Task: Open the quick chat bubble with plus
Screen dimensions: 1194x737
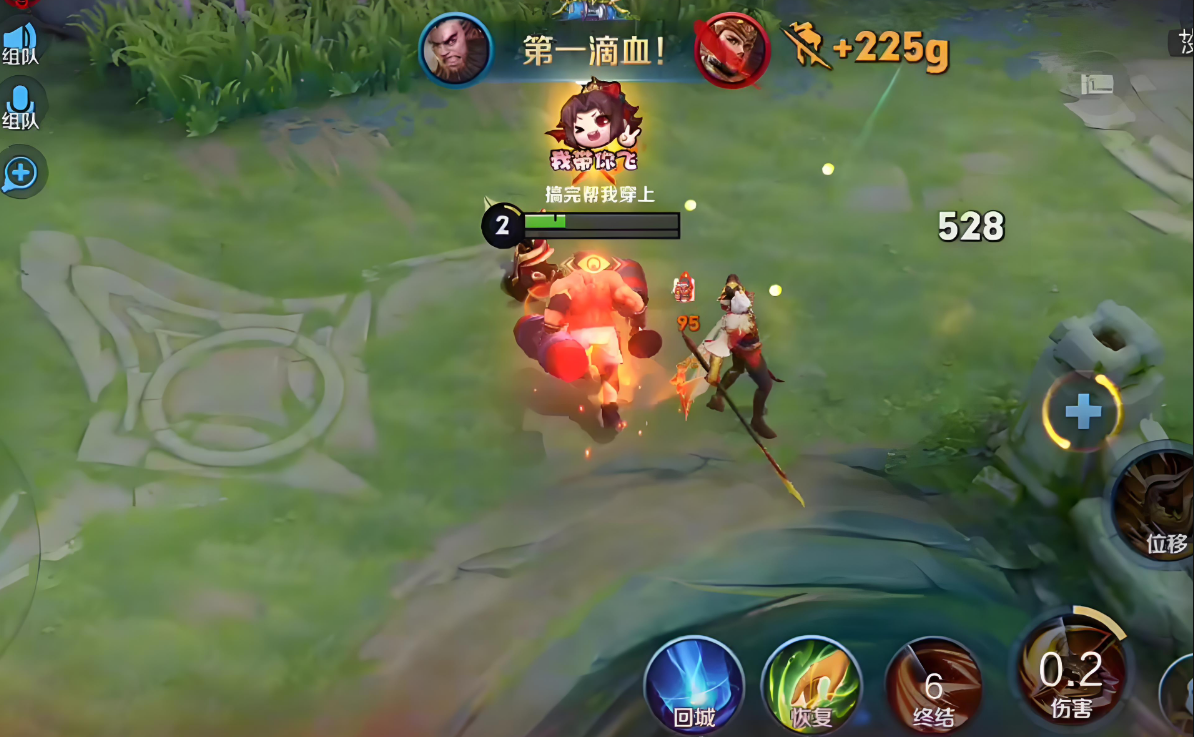Action: click(x=20, y=174)
